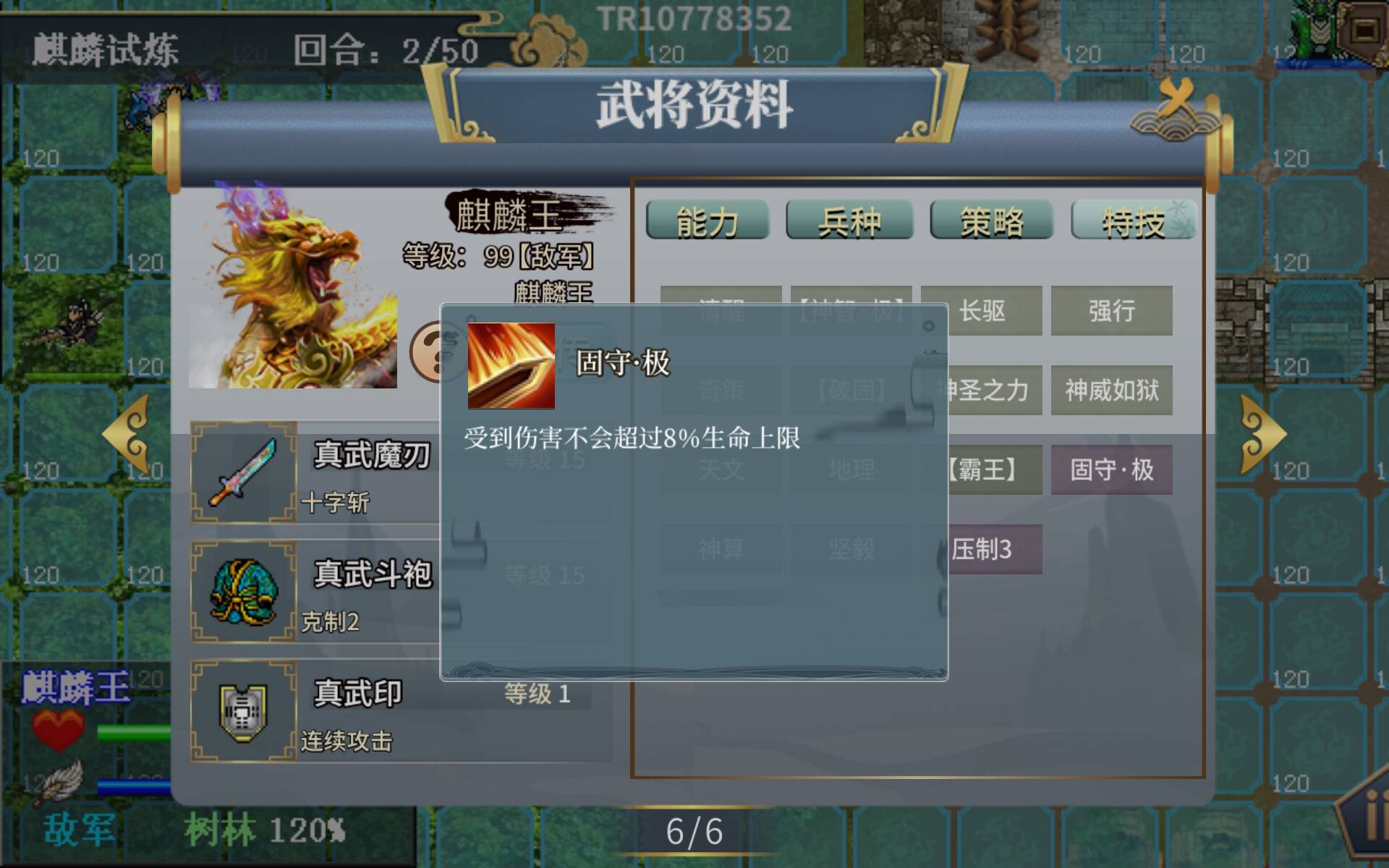Click the 神圣之力 skill slot
1389x868 pixels.
point(984,391)
